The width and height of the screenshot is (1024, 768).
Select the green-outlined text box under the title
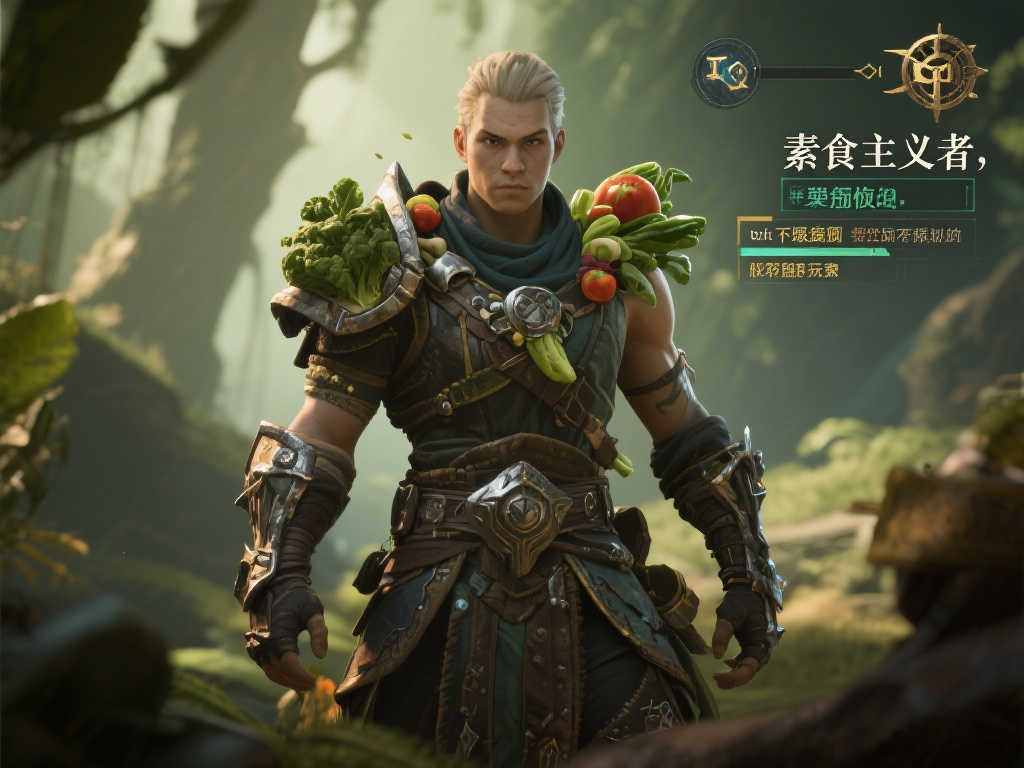coord(877,195)
